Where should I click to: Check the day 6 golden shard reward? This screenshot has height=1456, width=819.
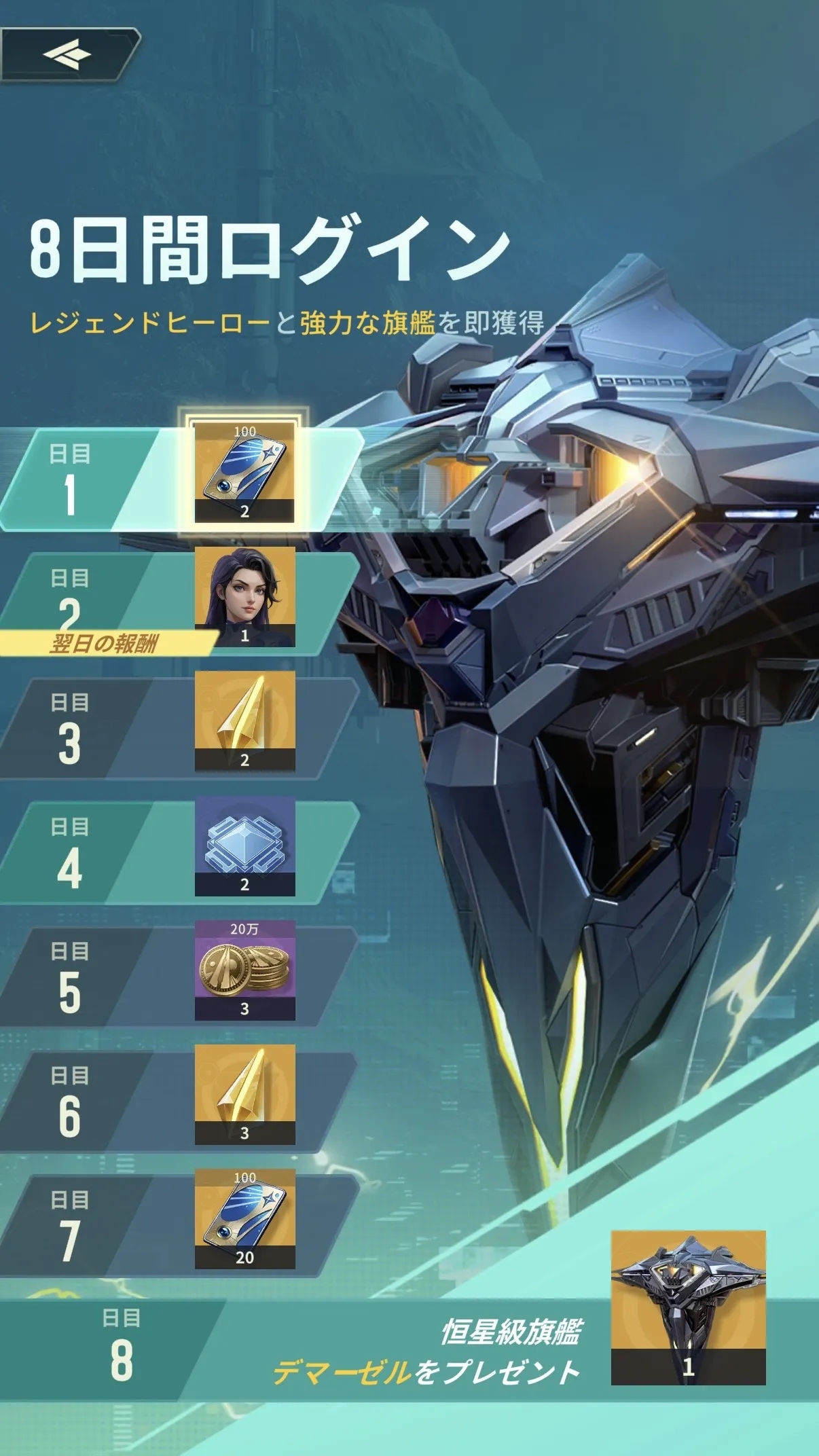point(244,1094)
